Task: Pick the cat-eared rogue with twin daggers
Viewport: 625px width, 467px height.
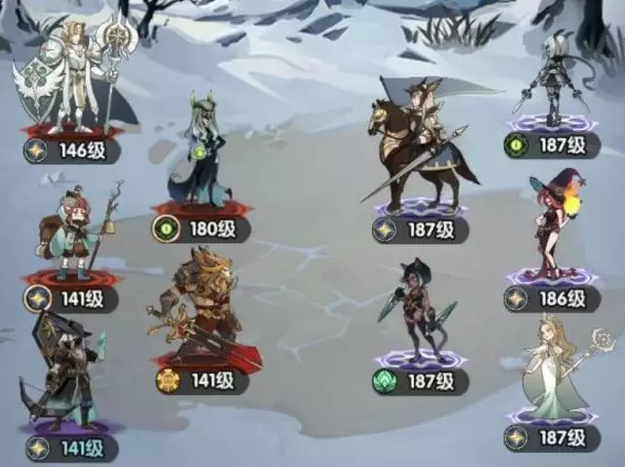Action: pyautogui.click(x=413, y=305)
